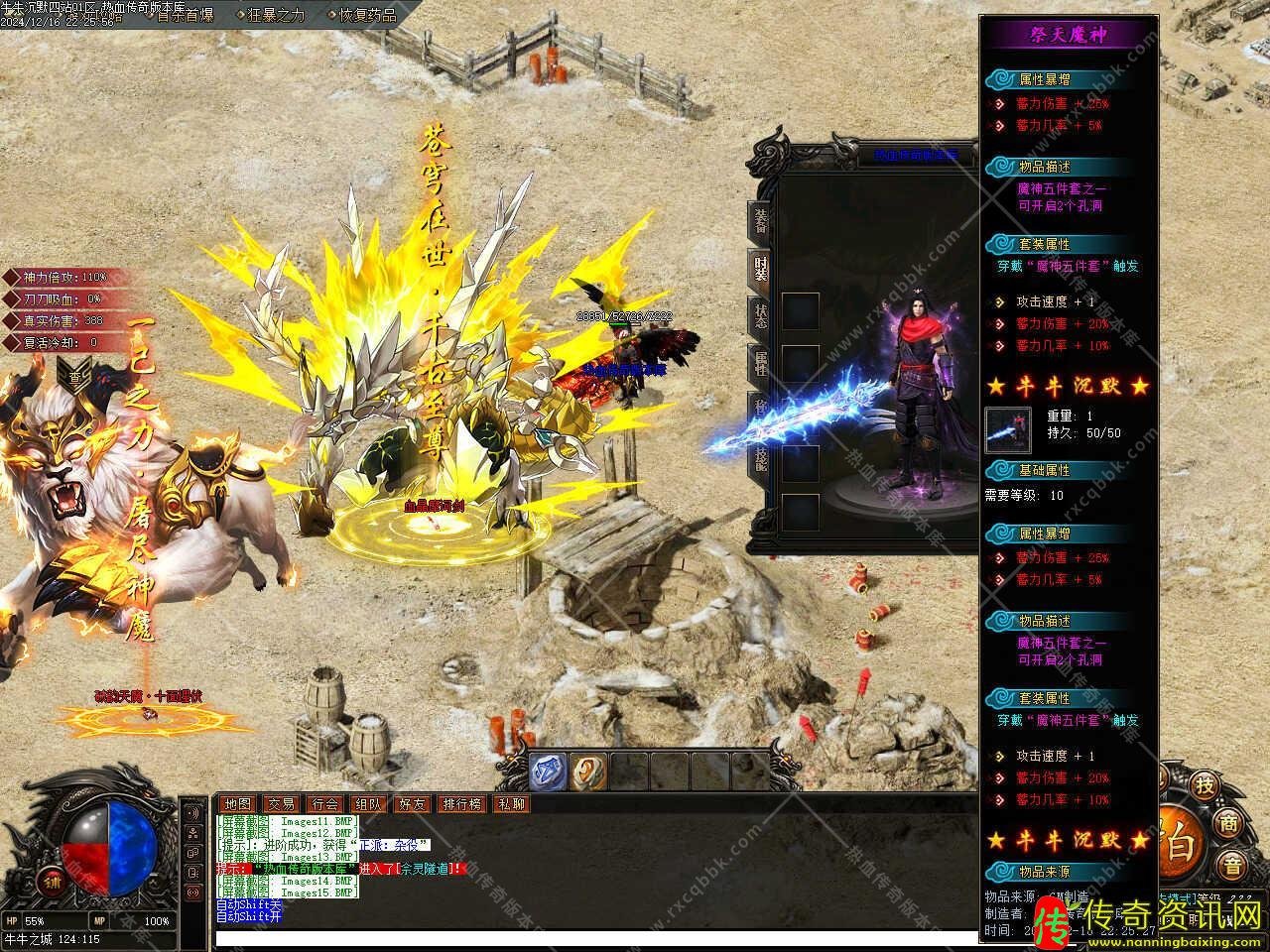The image size is (1270, 952).
Task: Switch to the 属性 attributes tab
Action: click(x=761, y=363)
